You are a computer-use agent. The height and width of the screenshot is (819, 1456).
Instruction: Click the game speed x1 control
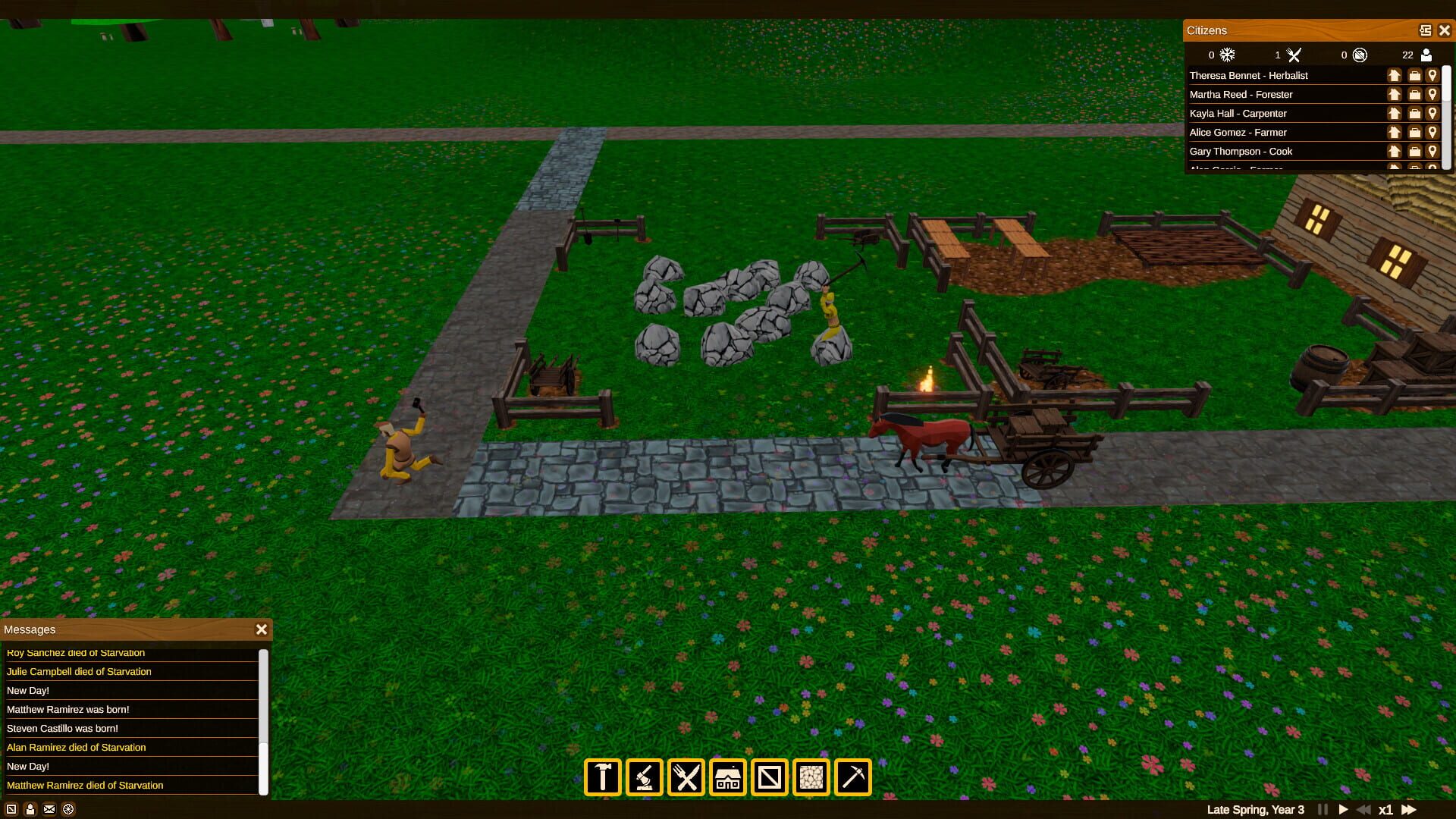1387,809
